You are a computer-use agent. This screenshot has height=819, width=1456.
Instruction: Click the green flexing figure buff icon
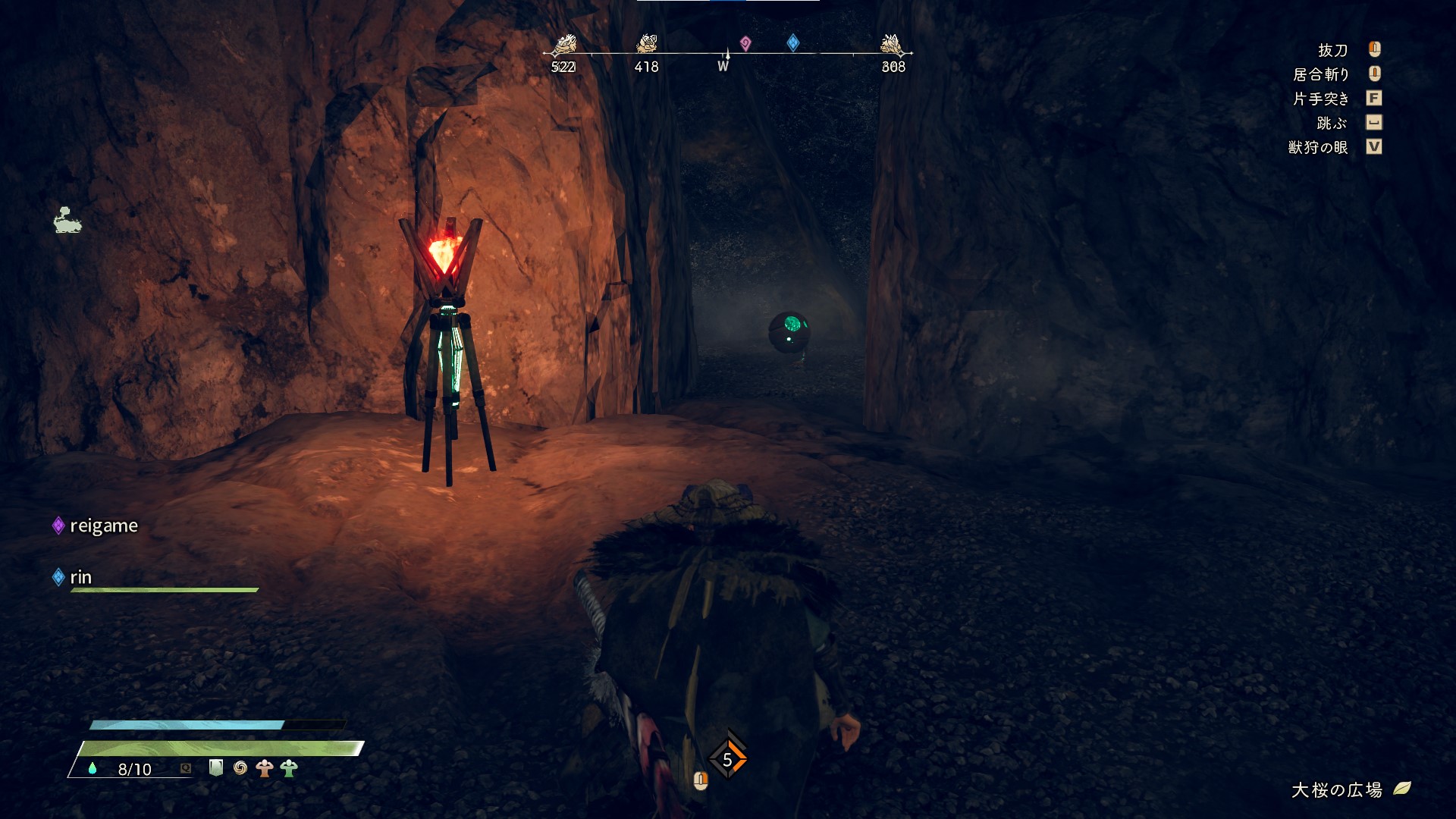click(x=289, y=768)
